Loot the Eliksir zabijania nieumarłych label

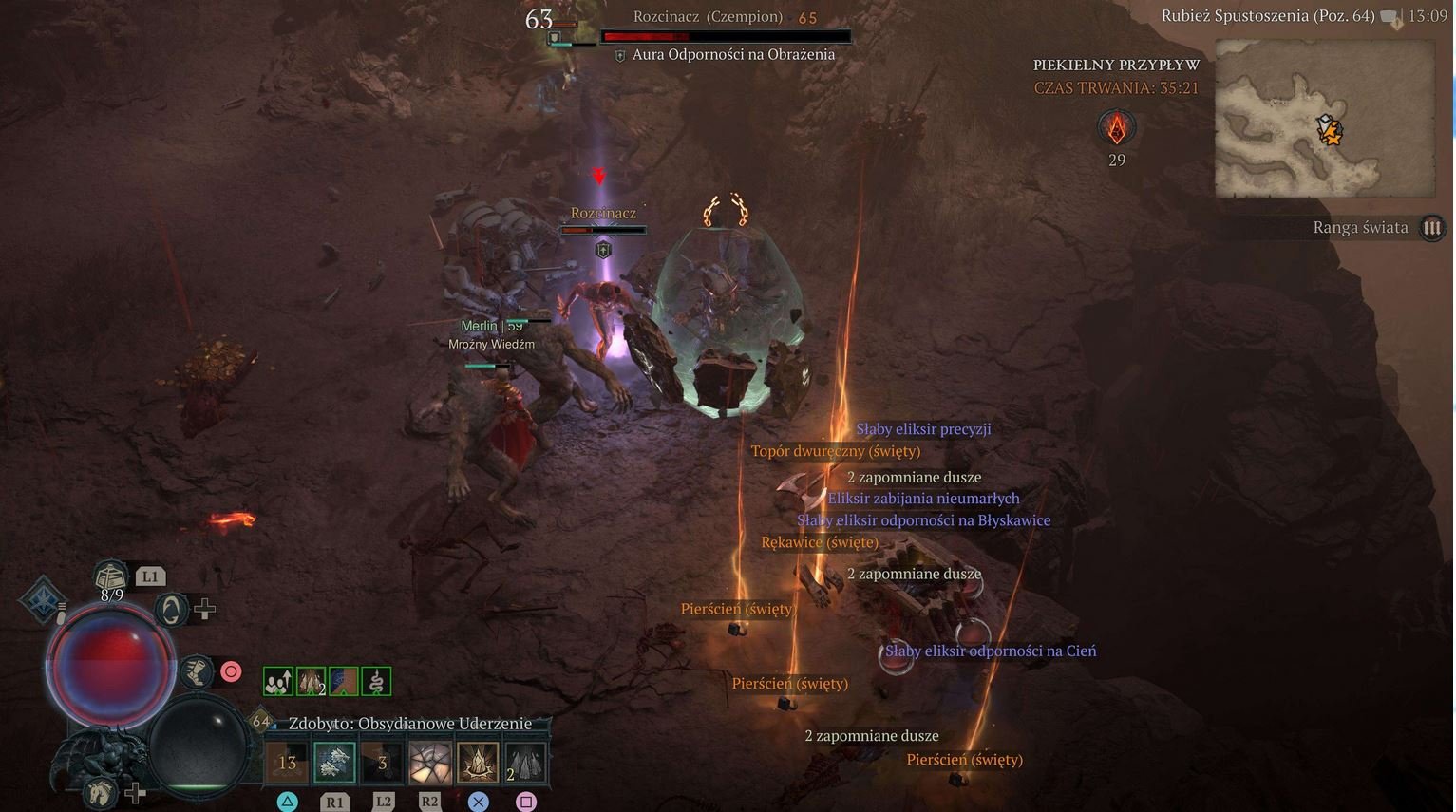pyautogui.click(x=923, y=499)
